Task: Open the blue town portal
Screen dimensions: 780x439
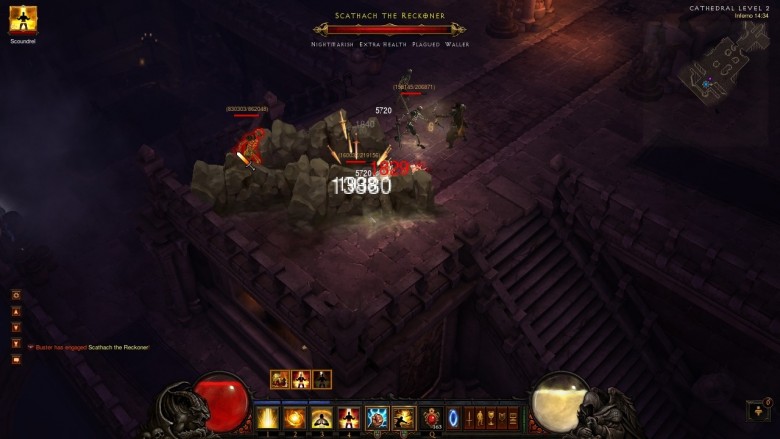Action: (454, 417)
